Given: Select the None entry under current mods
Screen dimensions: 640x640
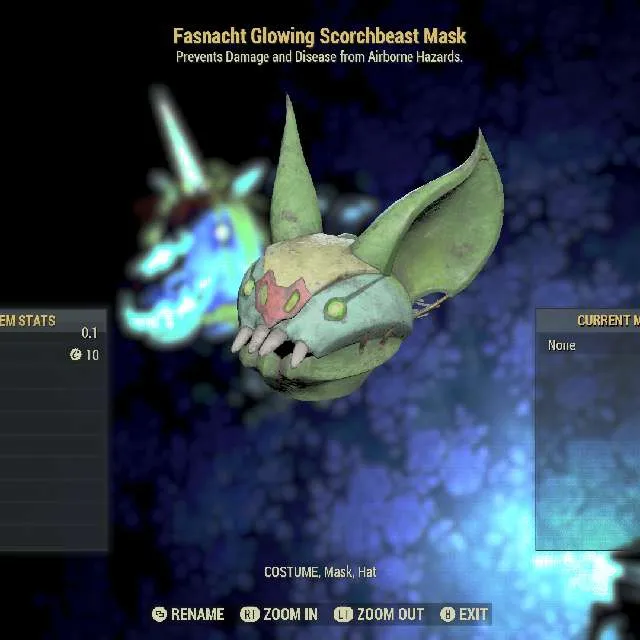Looking at the screenshot, I should [x=562, y=345].
